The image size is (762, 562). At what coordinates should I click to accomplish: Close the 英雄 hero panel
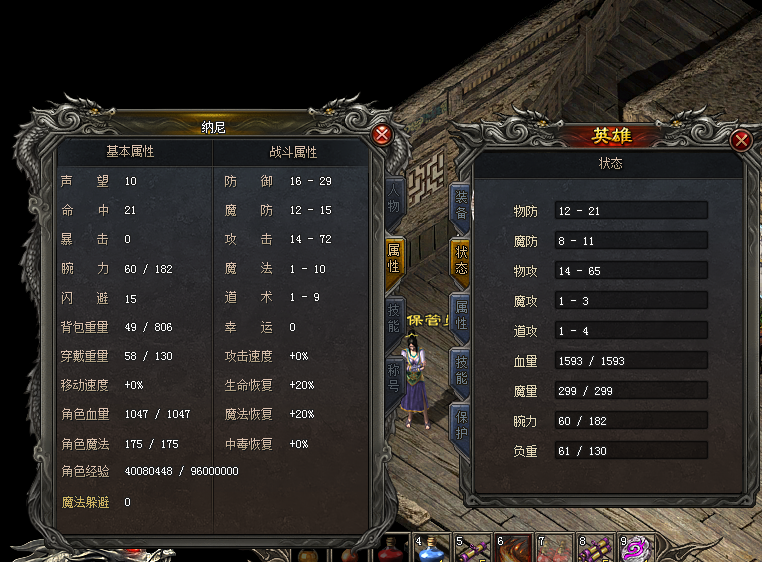pyautogui.click(x=741, y=140)
